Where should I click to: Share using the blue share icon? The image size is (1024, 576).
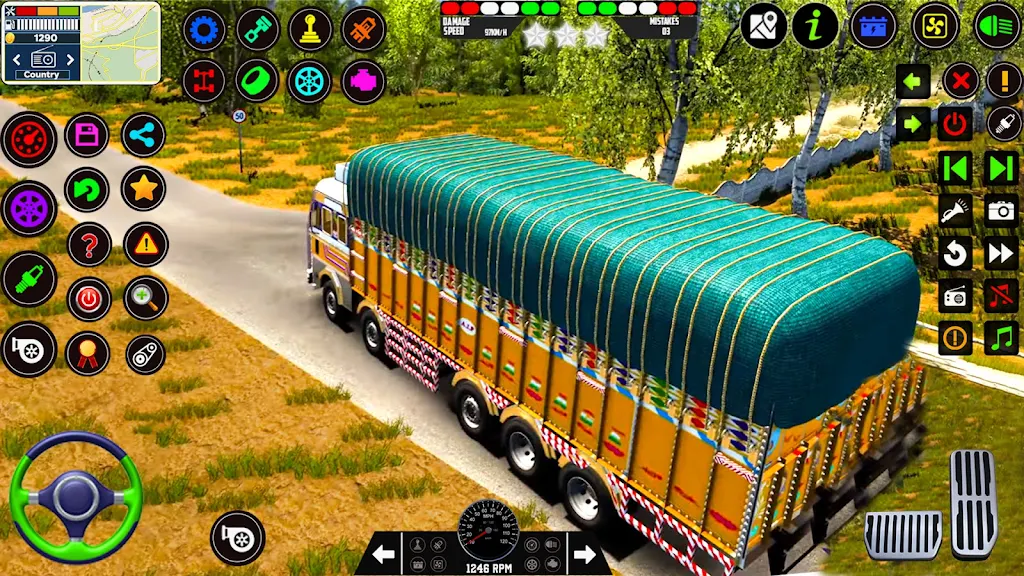143,135
